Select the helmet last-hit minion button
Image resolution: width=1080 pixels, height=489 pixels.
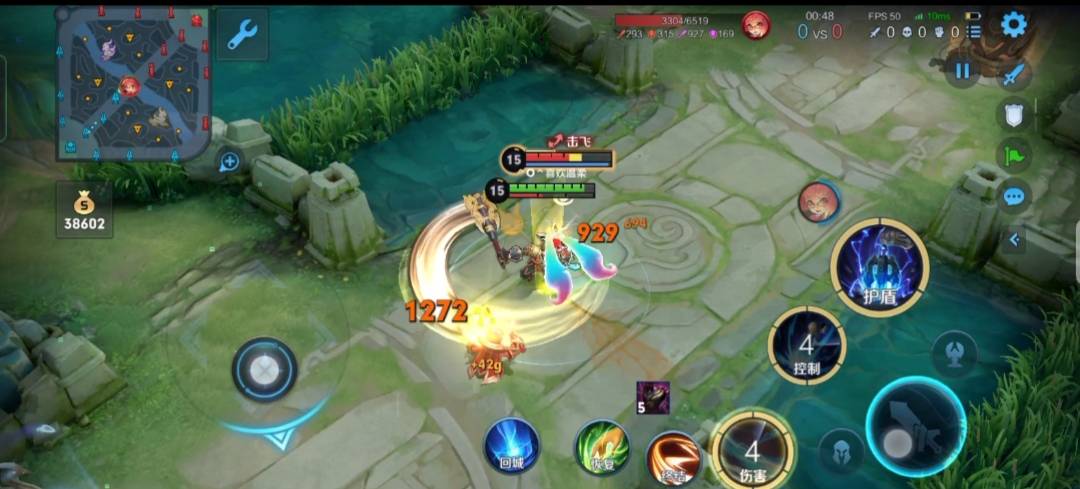(x=841, y=449)
